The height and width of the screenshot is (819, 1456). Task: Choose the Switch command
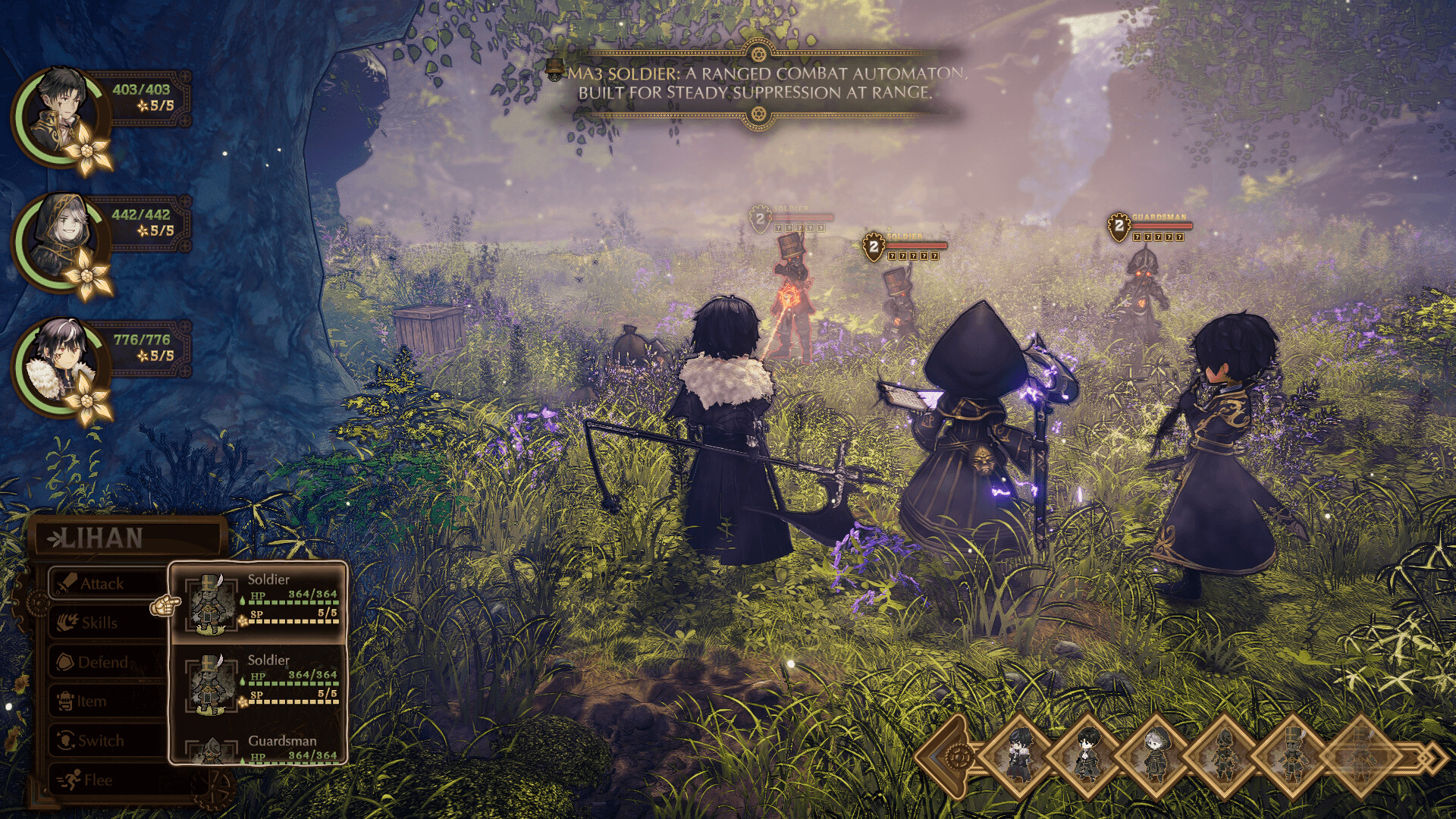pos(101,741)
